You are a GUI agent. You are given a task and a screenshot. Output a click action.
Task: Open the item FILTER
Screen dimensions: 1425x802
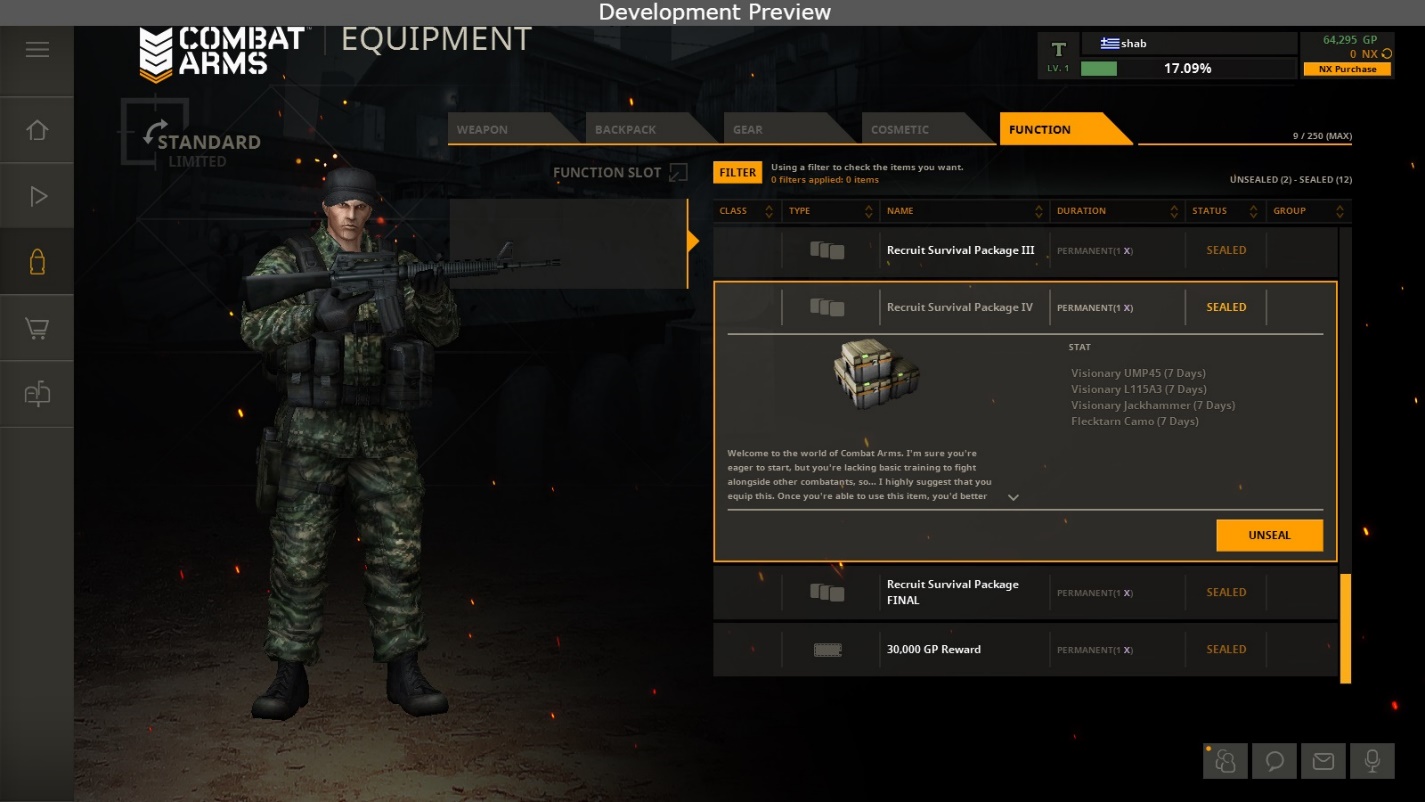(x=737, y=172)
